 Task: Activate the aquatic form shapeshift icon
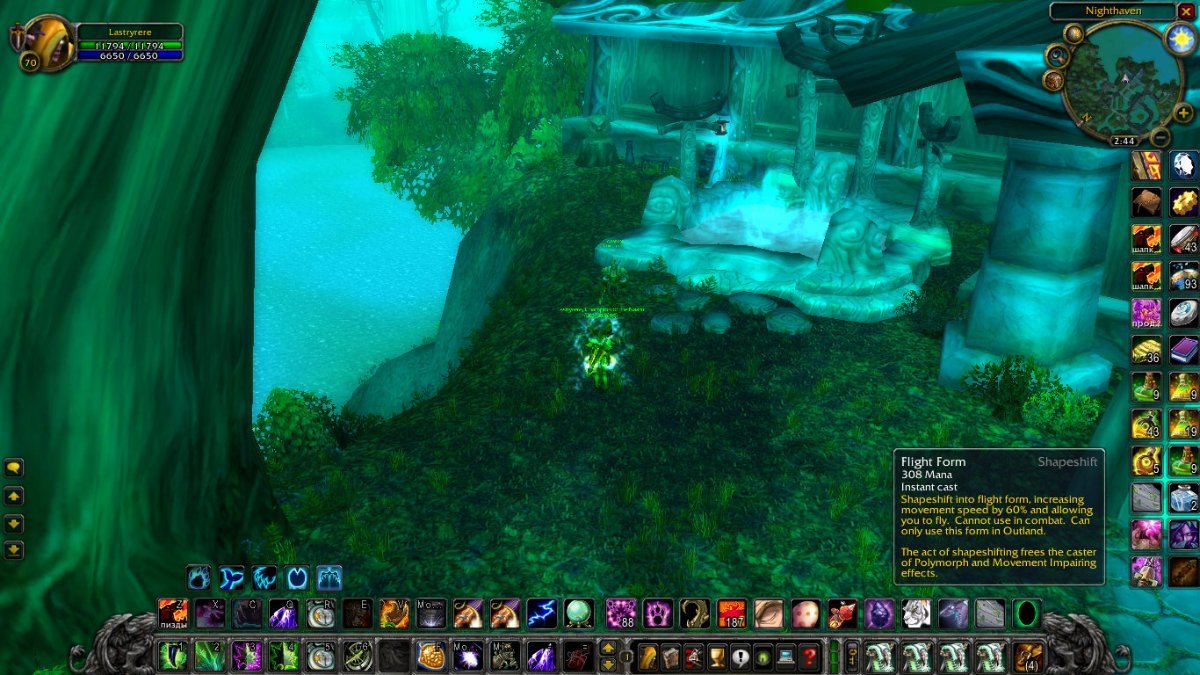click(x=232, y=578)
